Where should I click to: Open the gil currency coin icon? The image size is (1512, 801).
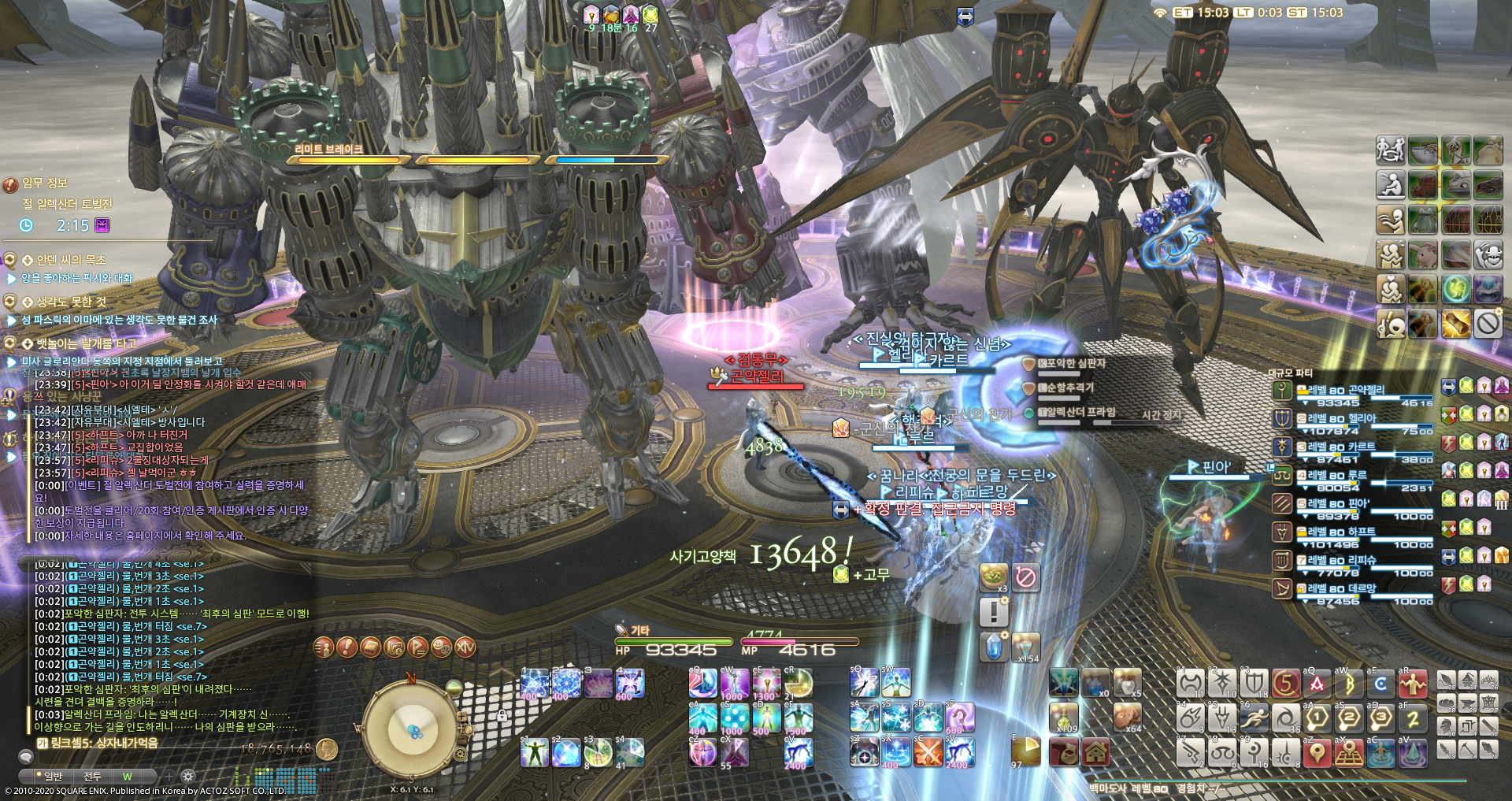[327, 749]
